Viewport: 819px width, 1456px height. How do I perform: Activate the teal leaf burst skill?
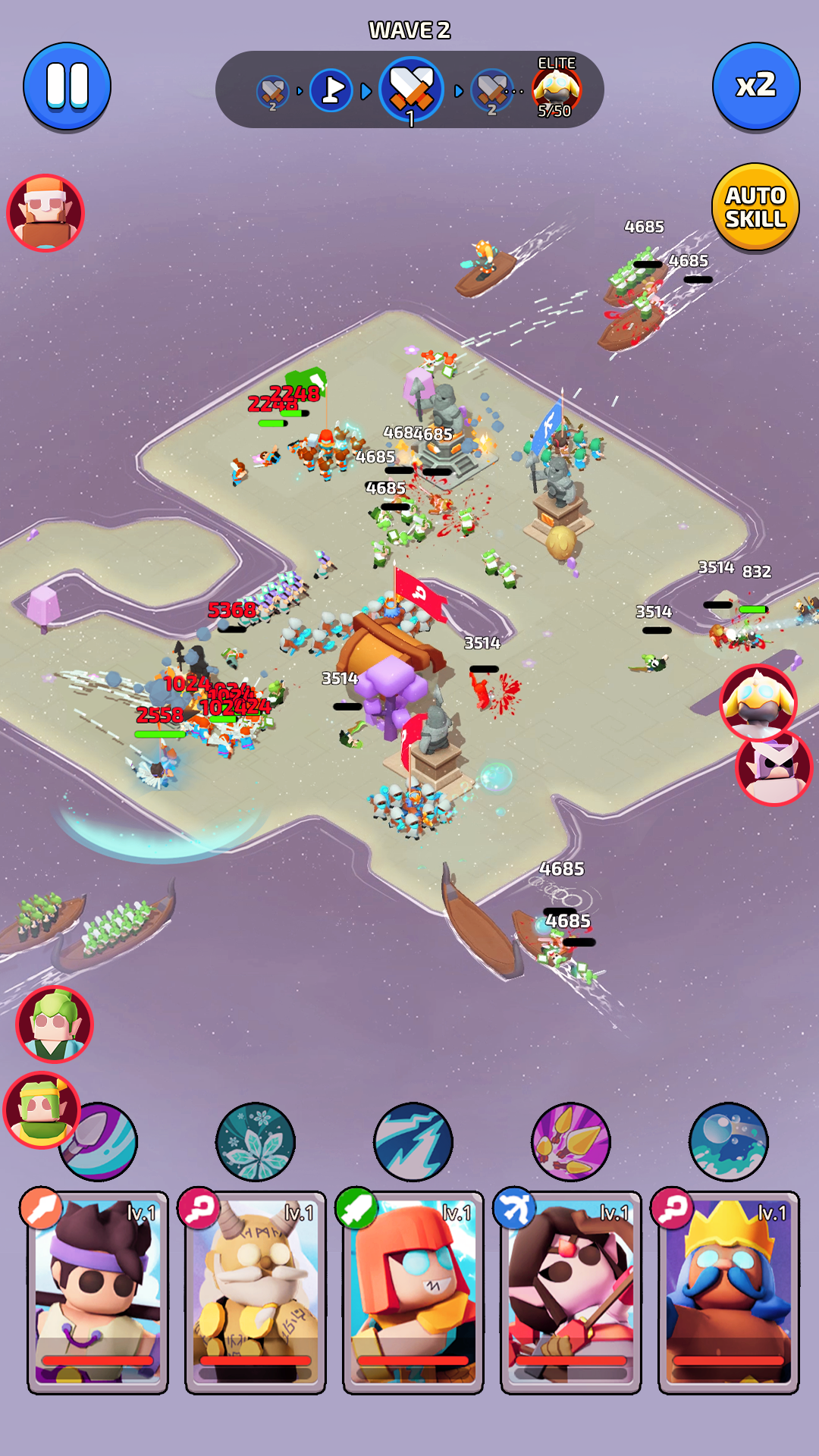pyautogui.click(x=256, y=1141)
